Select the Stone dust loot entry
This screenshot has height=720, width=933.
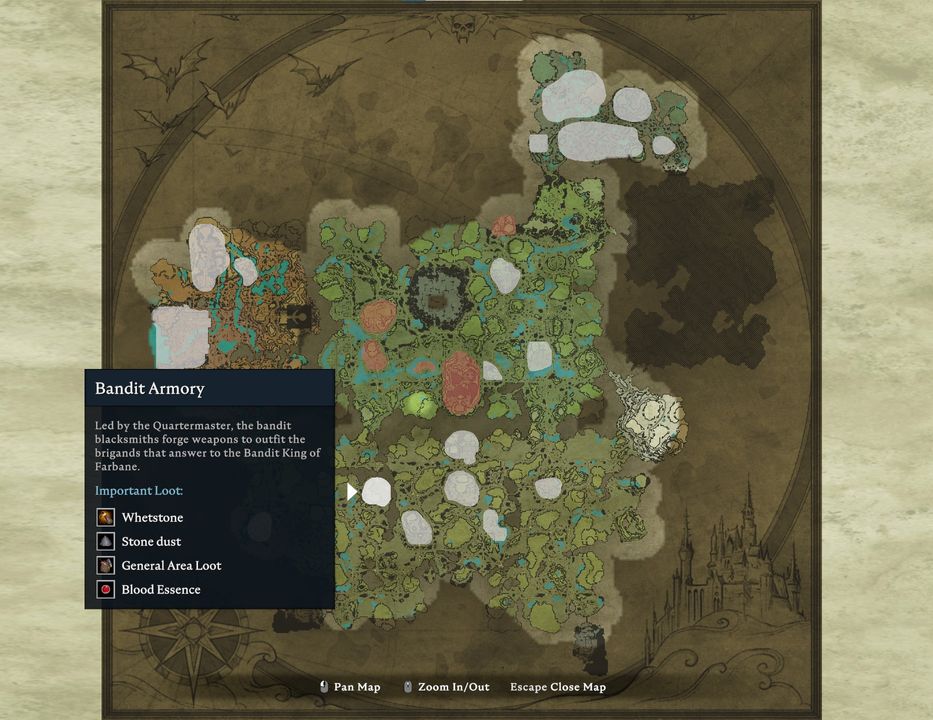(151, 542)
